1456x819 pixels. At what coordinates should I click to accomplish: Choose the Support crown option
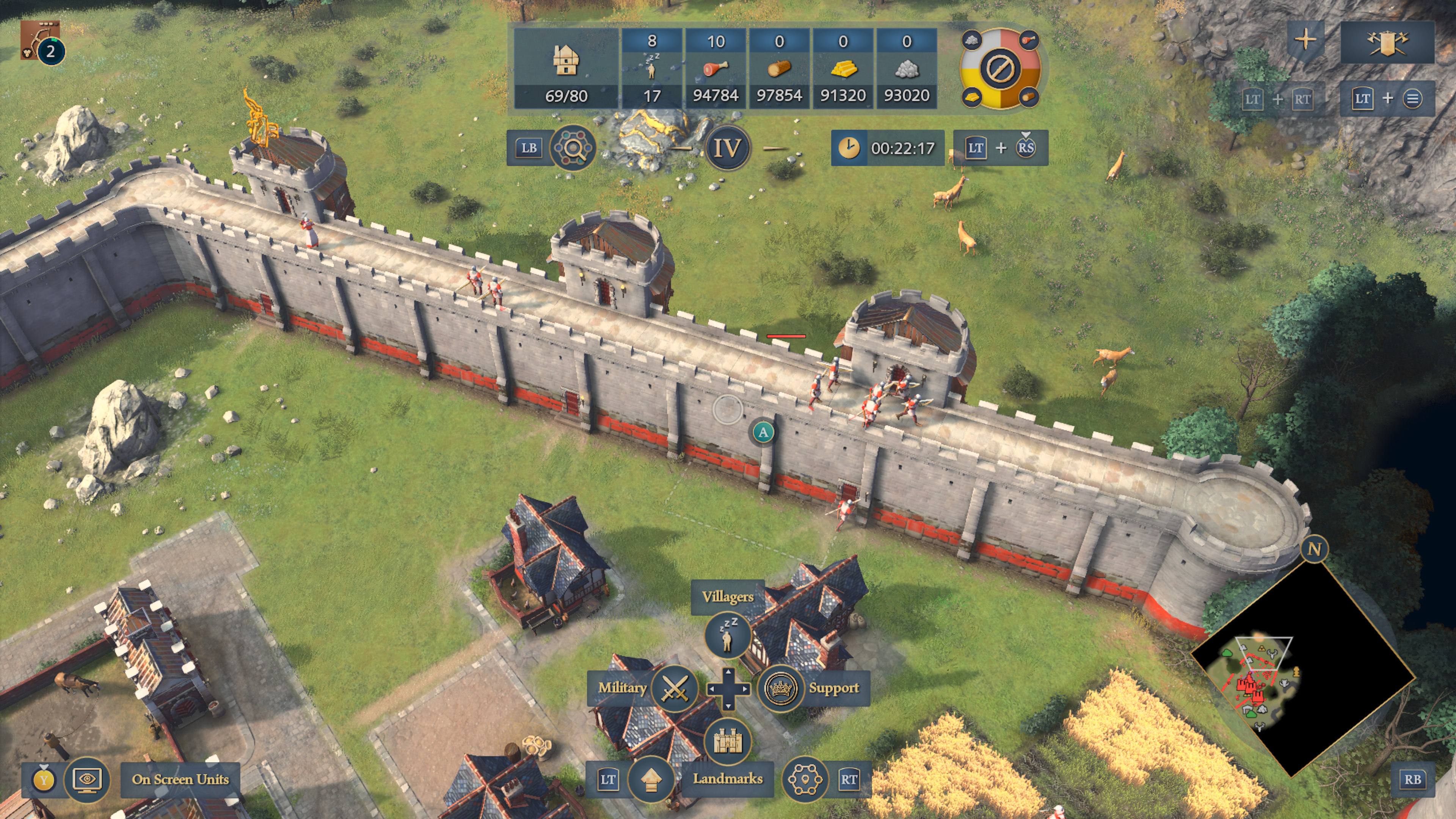pos(781,688)
